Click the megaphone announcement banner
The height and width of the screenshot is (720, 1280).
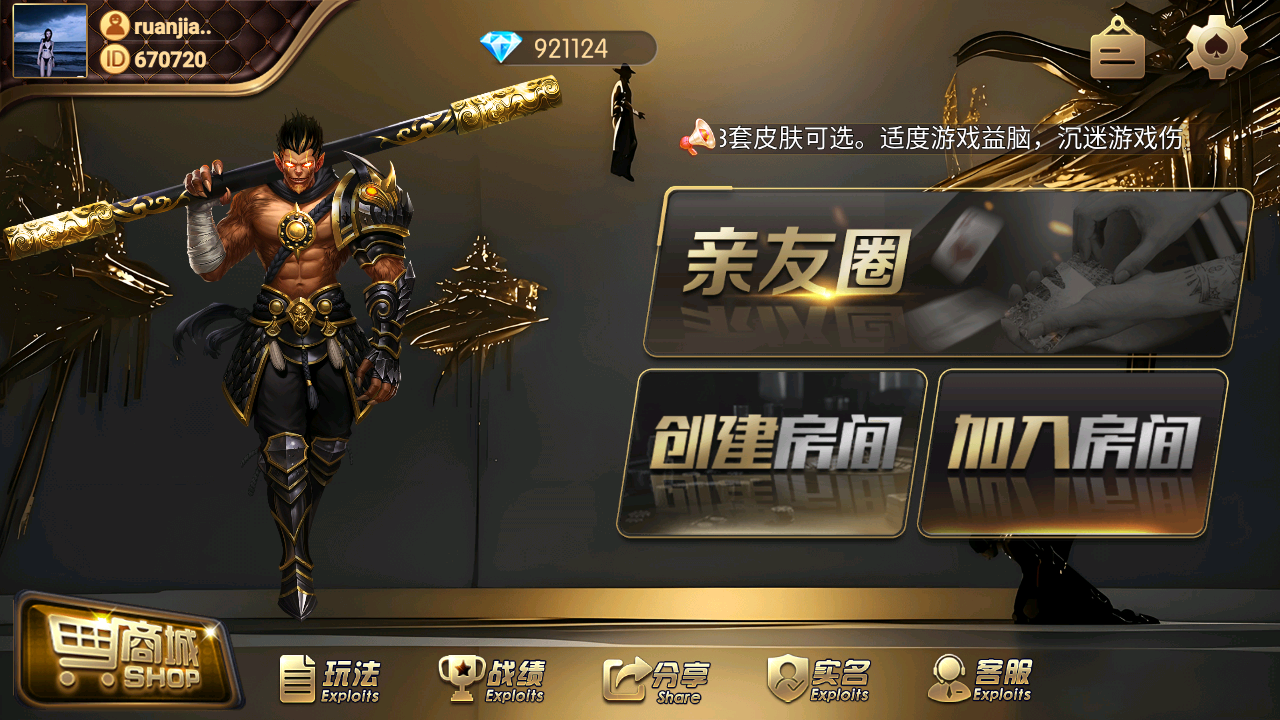[x=935, y=138]
